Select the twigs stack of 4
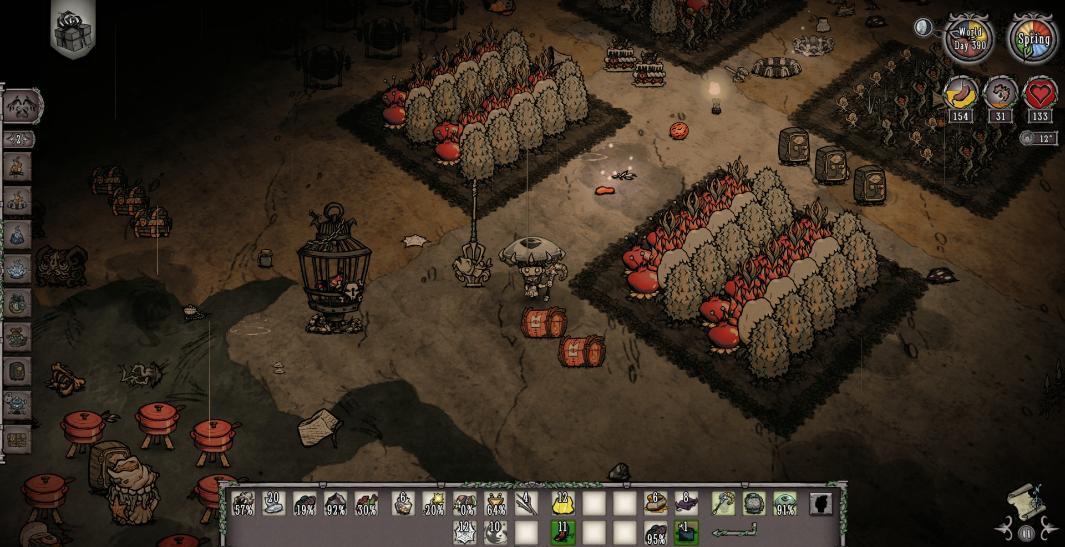Image resolution: width=1065 pixels, height=547 pixels. 526,503
